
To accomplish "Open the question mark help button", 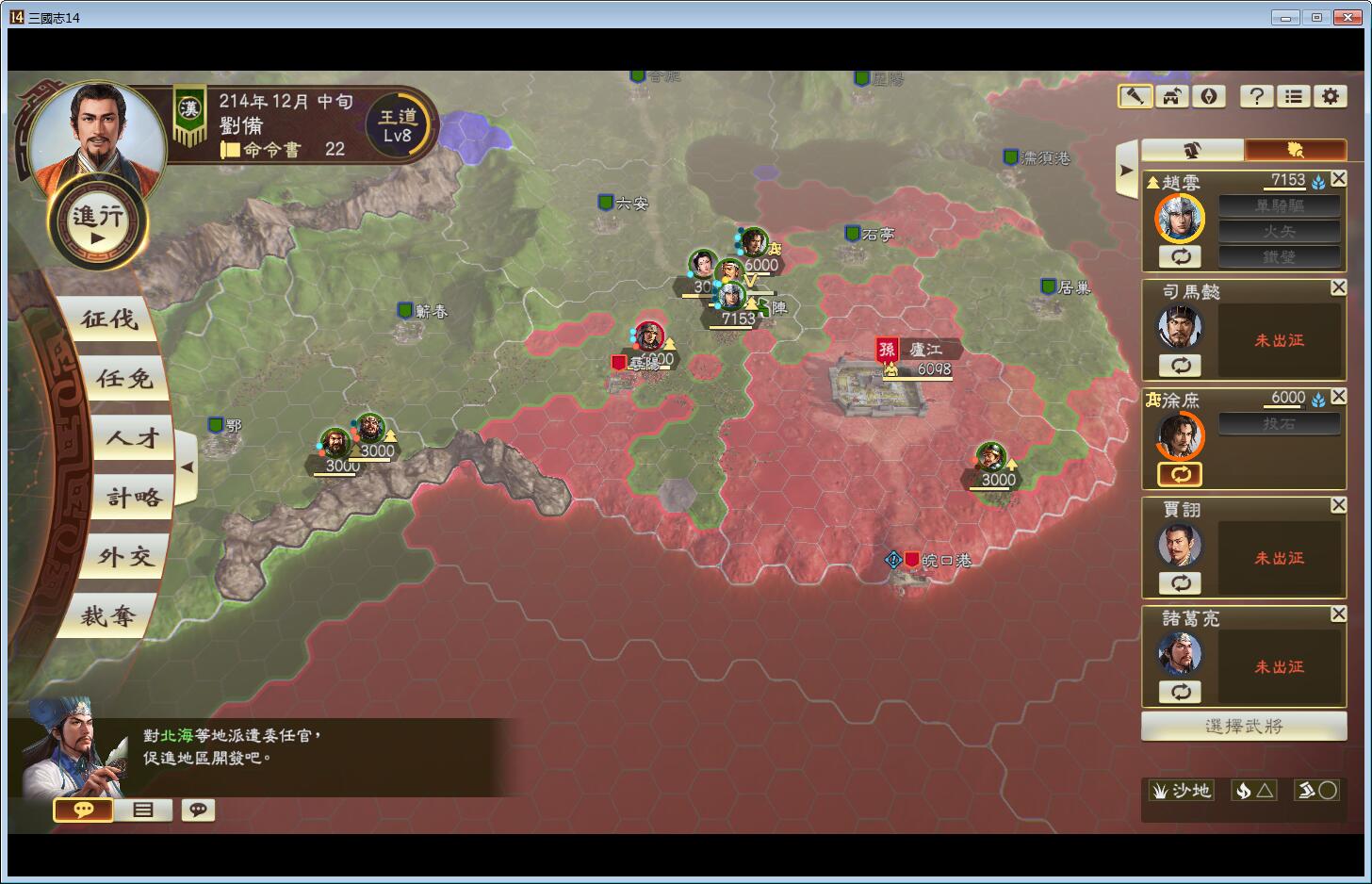I will pyautogui.click(x=1256, y=96).
